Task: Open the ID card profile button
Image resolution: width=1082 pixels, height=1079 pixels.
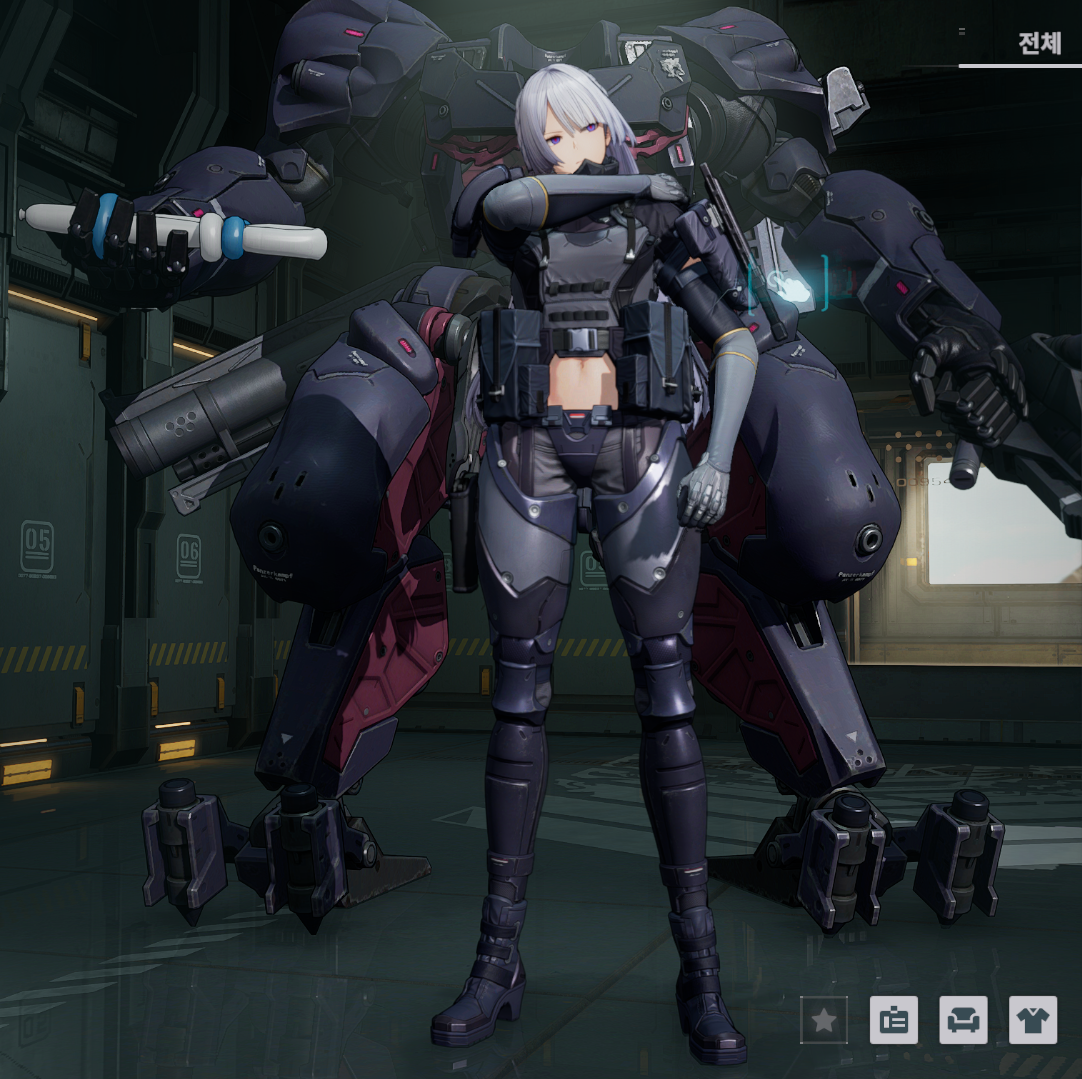Action: click(894, 1020)
